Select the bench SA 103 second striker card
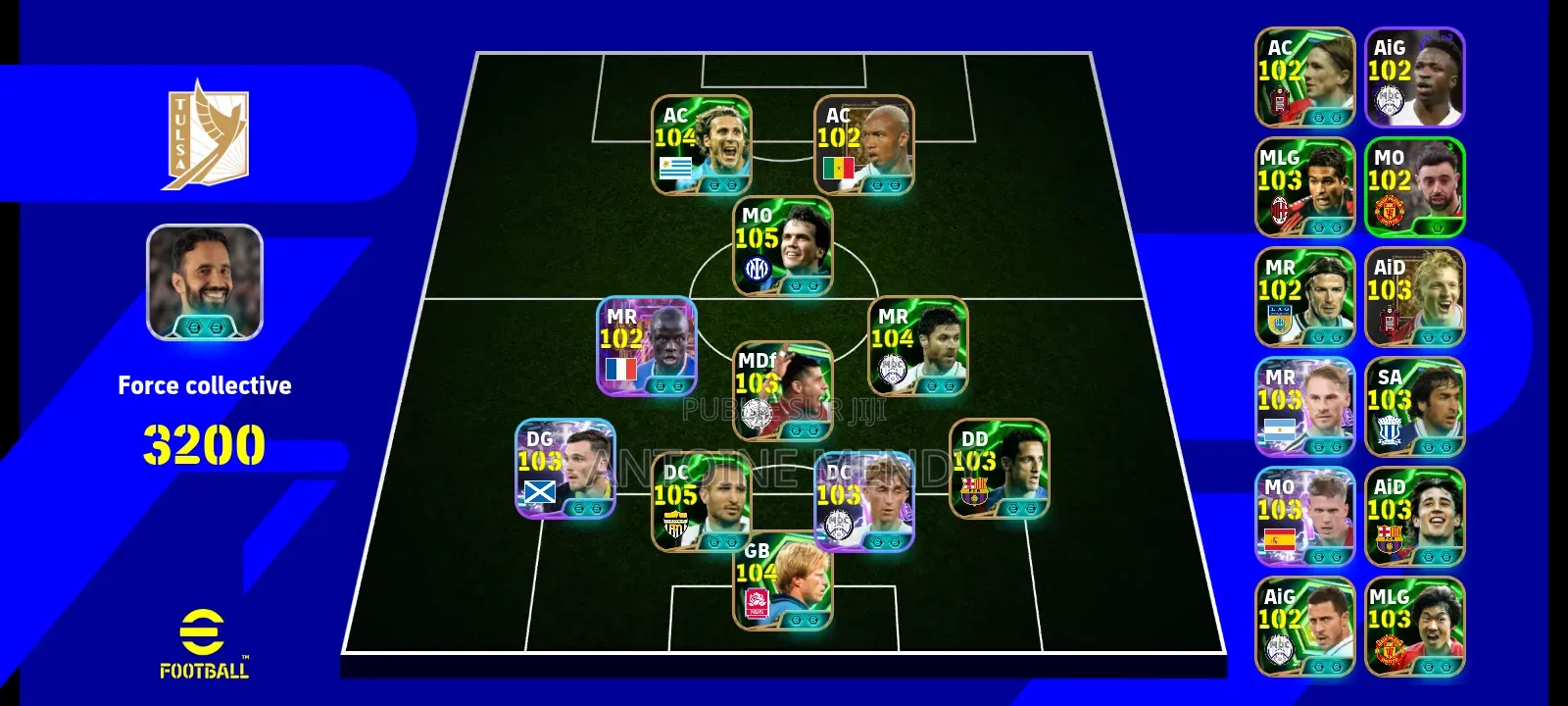The image size is (1568, 706). tap(1415, 407)
